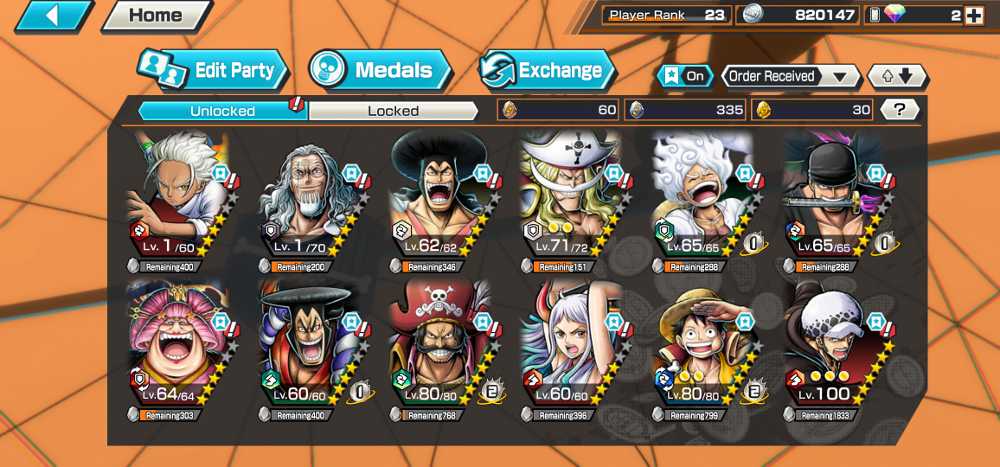Toggle the favorites filter On button
The width and height of the screenshot is (1000, 467).
click(685, 76)
